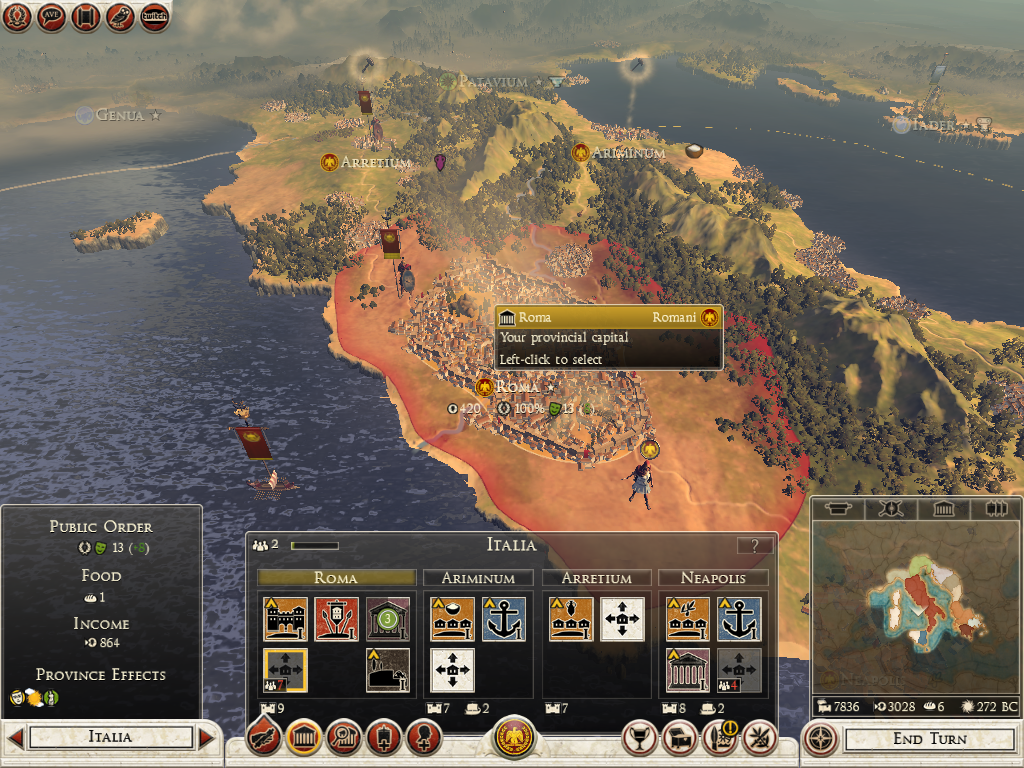End the current turn
1024x768 pixels.
coord(929,739)
